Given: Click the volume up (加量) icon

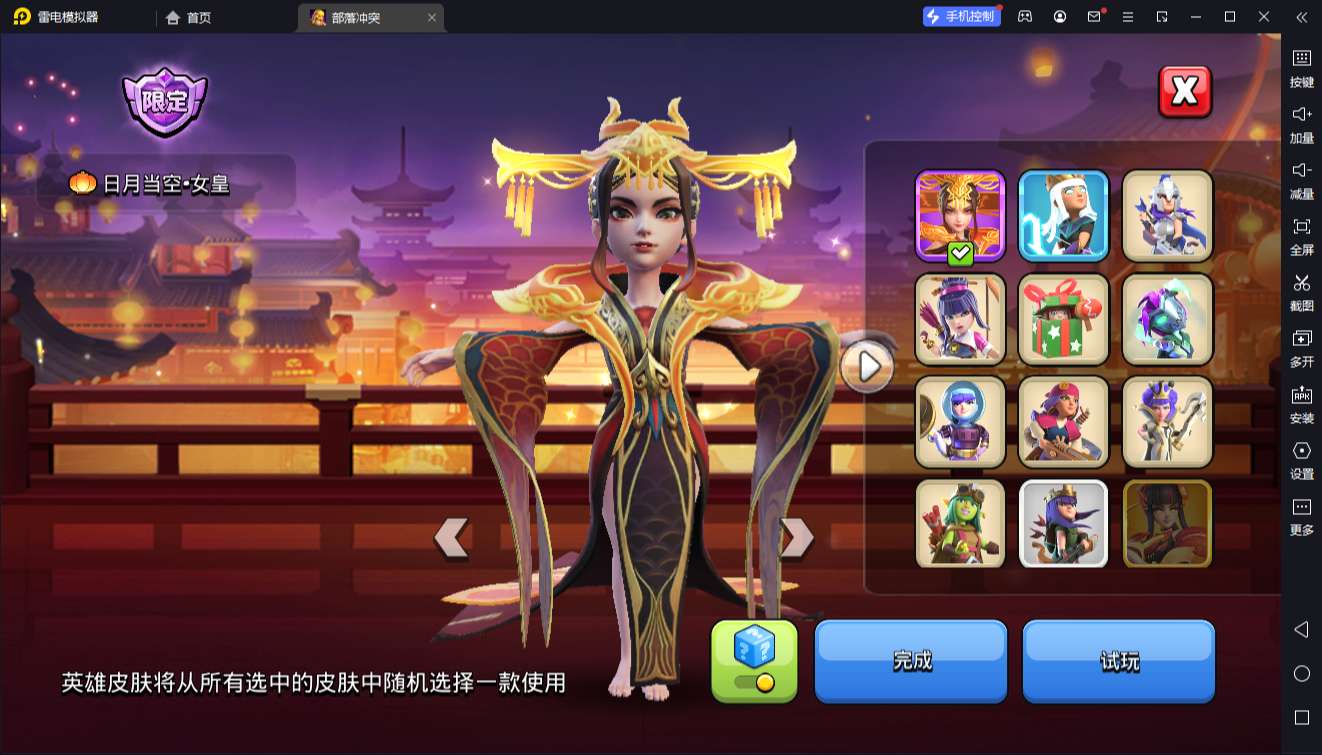Looking at the screenshot, I should pyautogui.click(x=1300, y=115).
